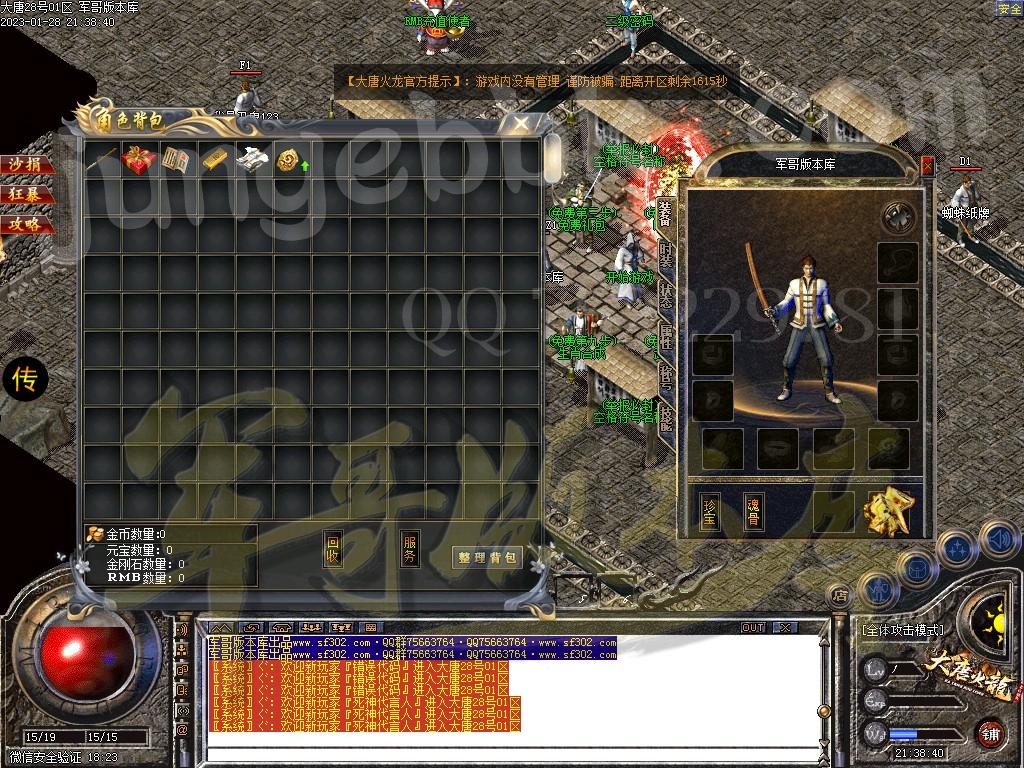Select the gold bar item in backpack
Screen dimensions: 1024x768
tap(216, 160)
